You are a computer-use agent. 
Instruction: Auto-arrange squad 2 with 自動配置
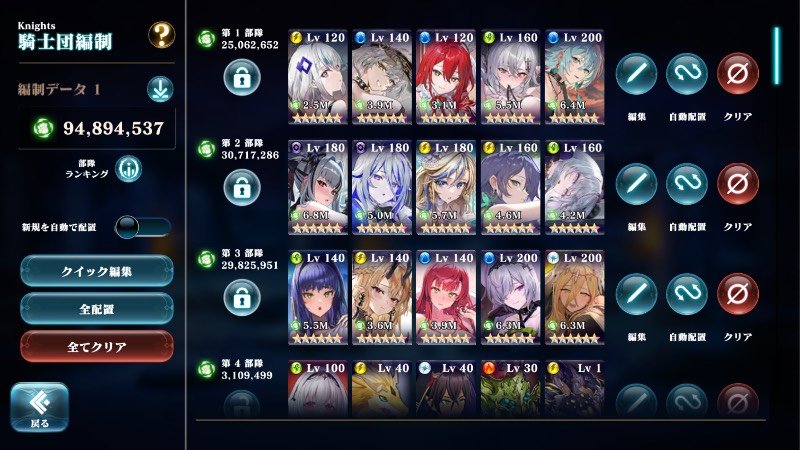tap(686, 184)
